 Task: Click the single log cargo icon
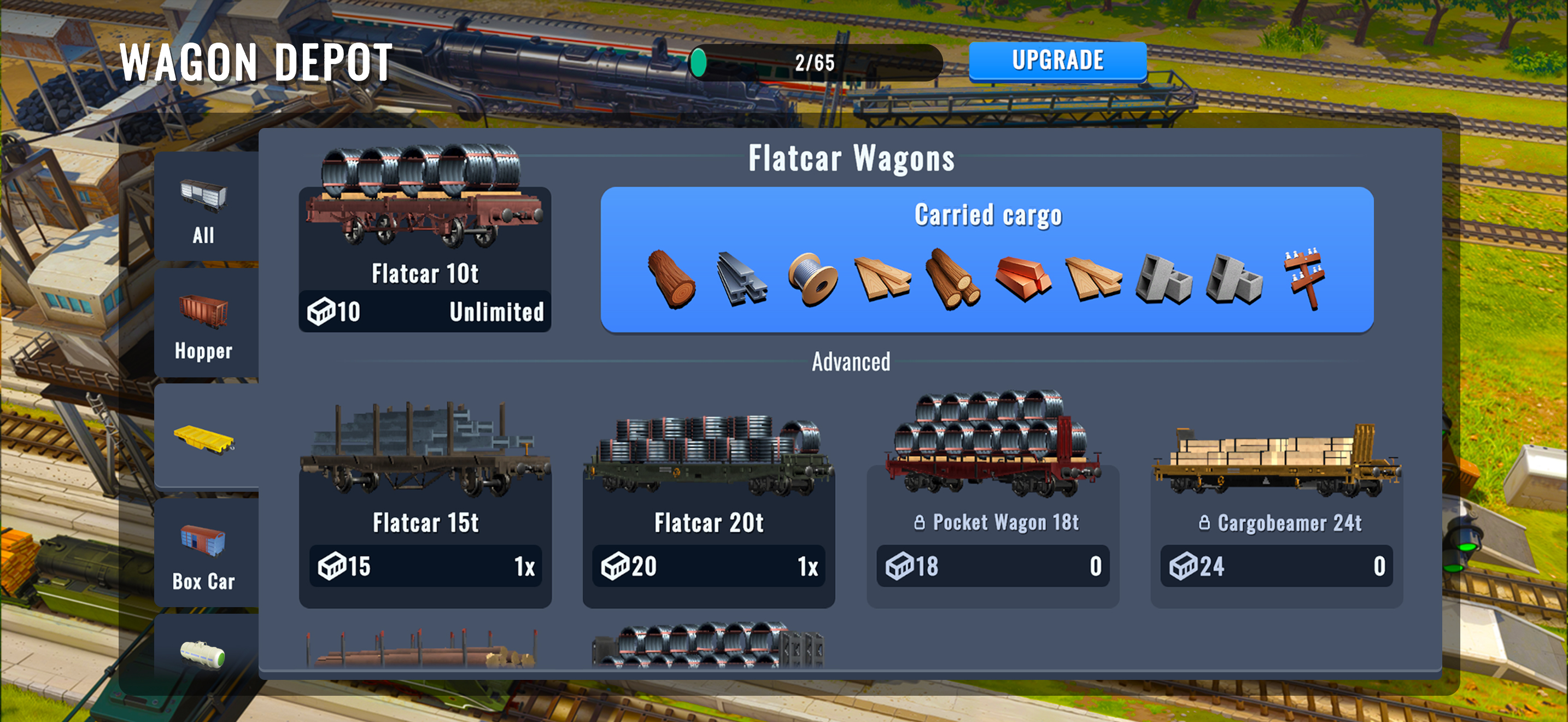(671, 279)
